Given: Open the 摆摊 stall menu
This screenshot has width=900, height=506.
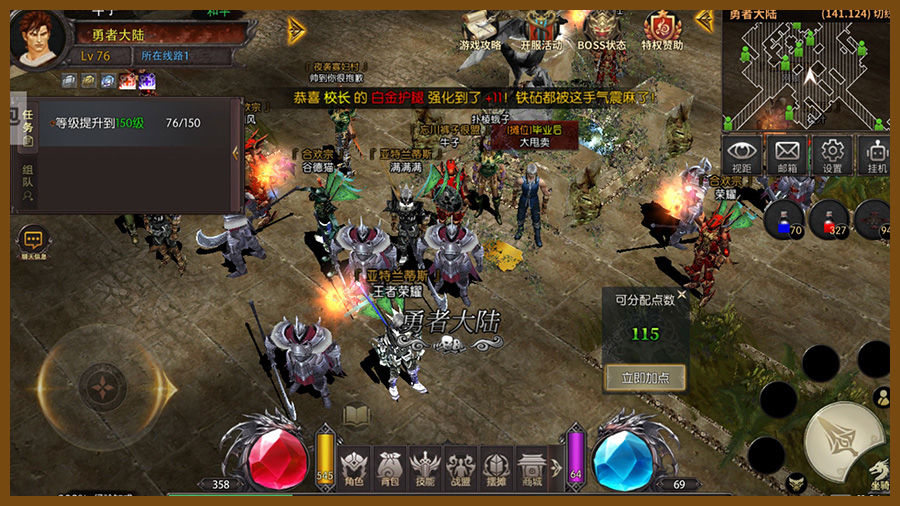Looking at the screenshot, I should click(x=496, y=467).
